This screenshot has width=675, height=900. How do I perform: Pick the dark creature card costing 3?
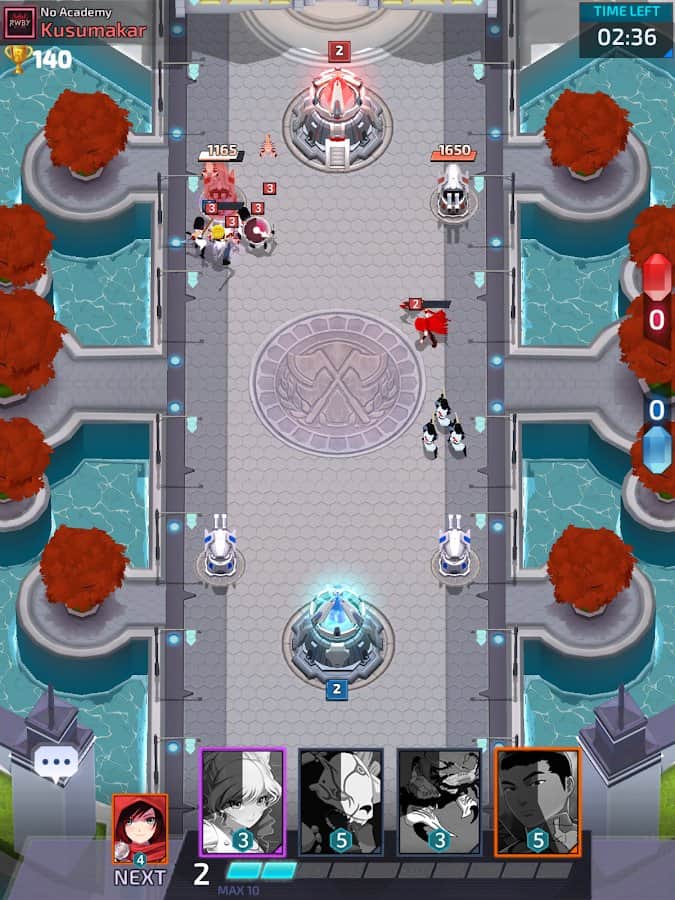439,801
